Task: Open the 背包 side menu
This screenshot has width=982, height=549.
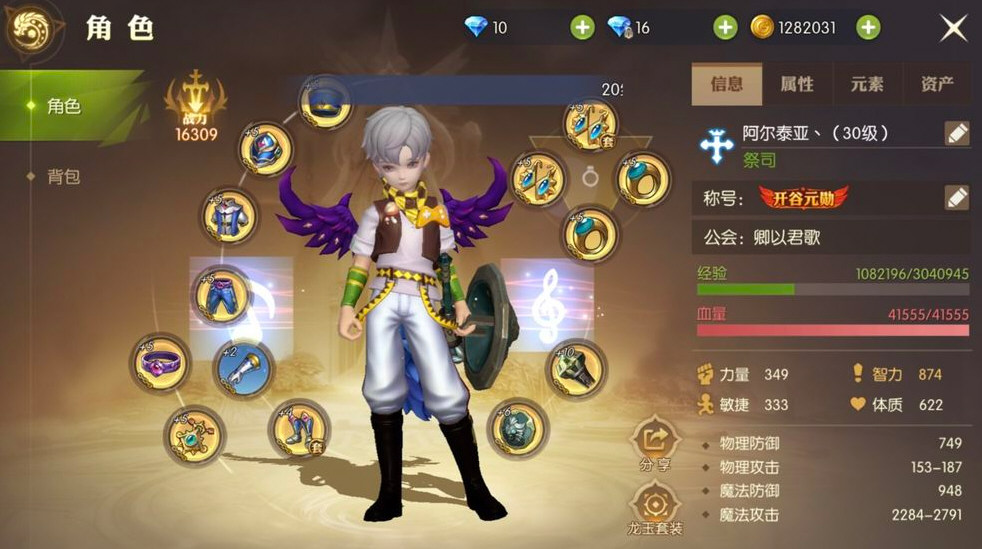Action: click(x=64, y=177)
